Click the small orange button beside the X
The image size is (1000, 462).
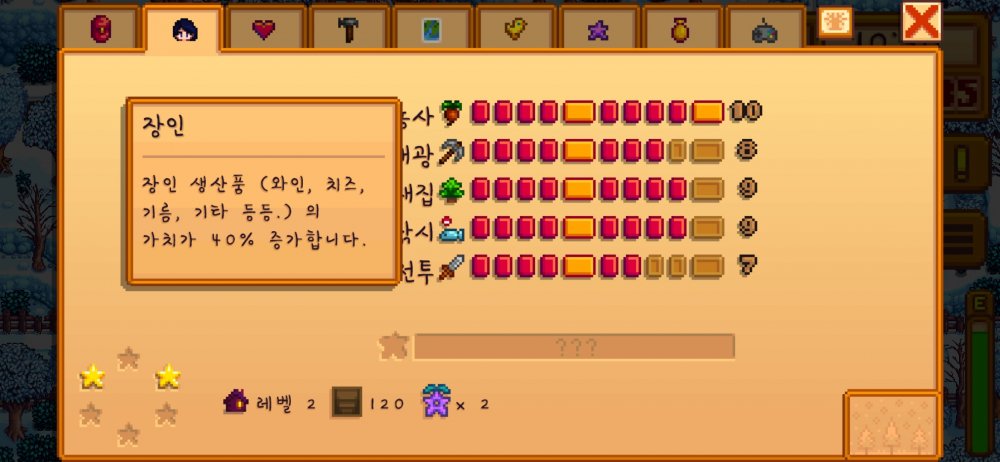click(x=835, y=22)
